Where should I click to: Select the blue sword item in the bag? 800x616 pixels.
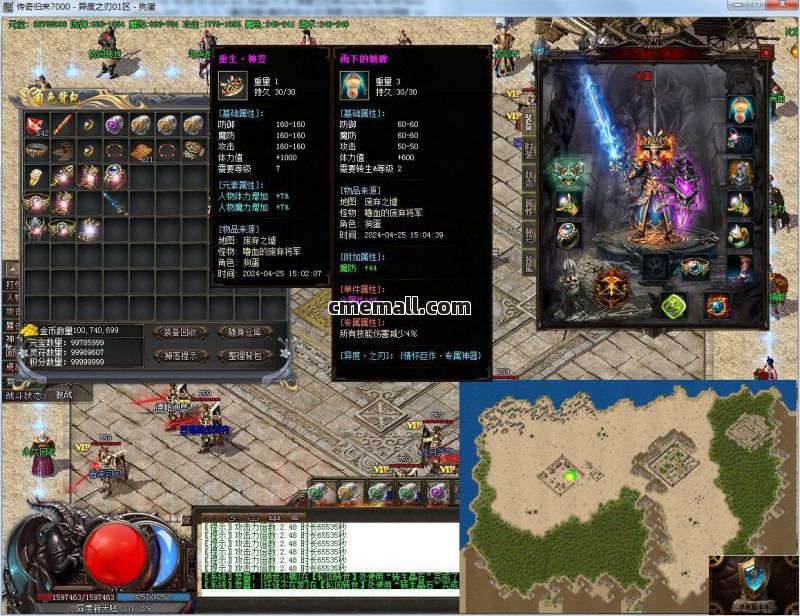pos(115,203)
